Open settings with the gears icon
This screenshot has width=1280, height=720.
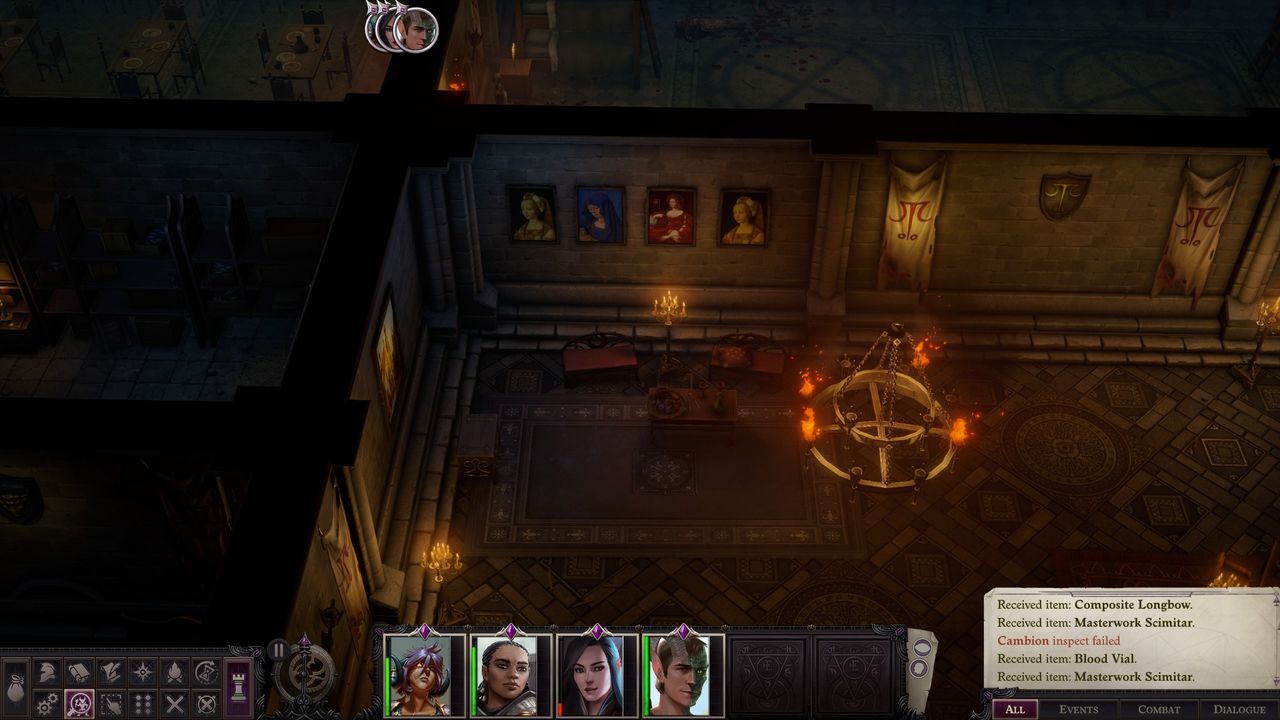pos(47,704)
